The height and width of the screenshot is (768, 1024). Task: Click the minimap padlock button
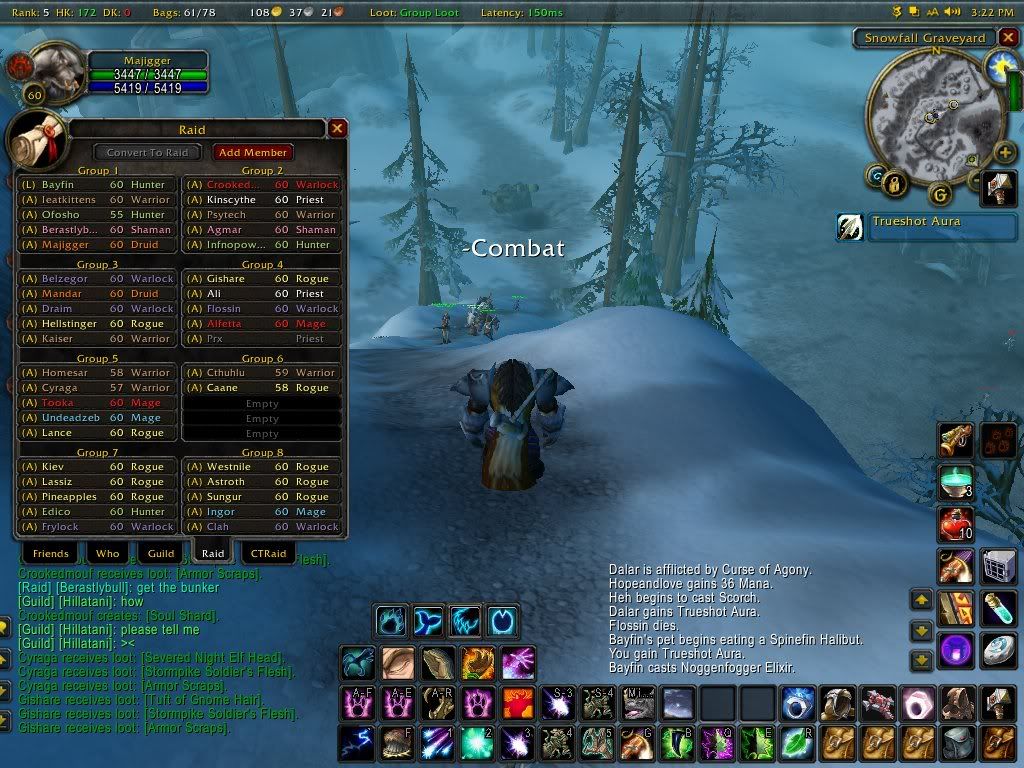coord(895,183)
